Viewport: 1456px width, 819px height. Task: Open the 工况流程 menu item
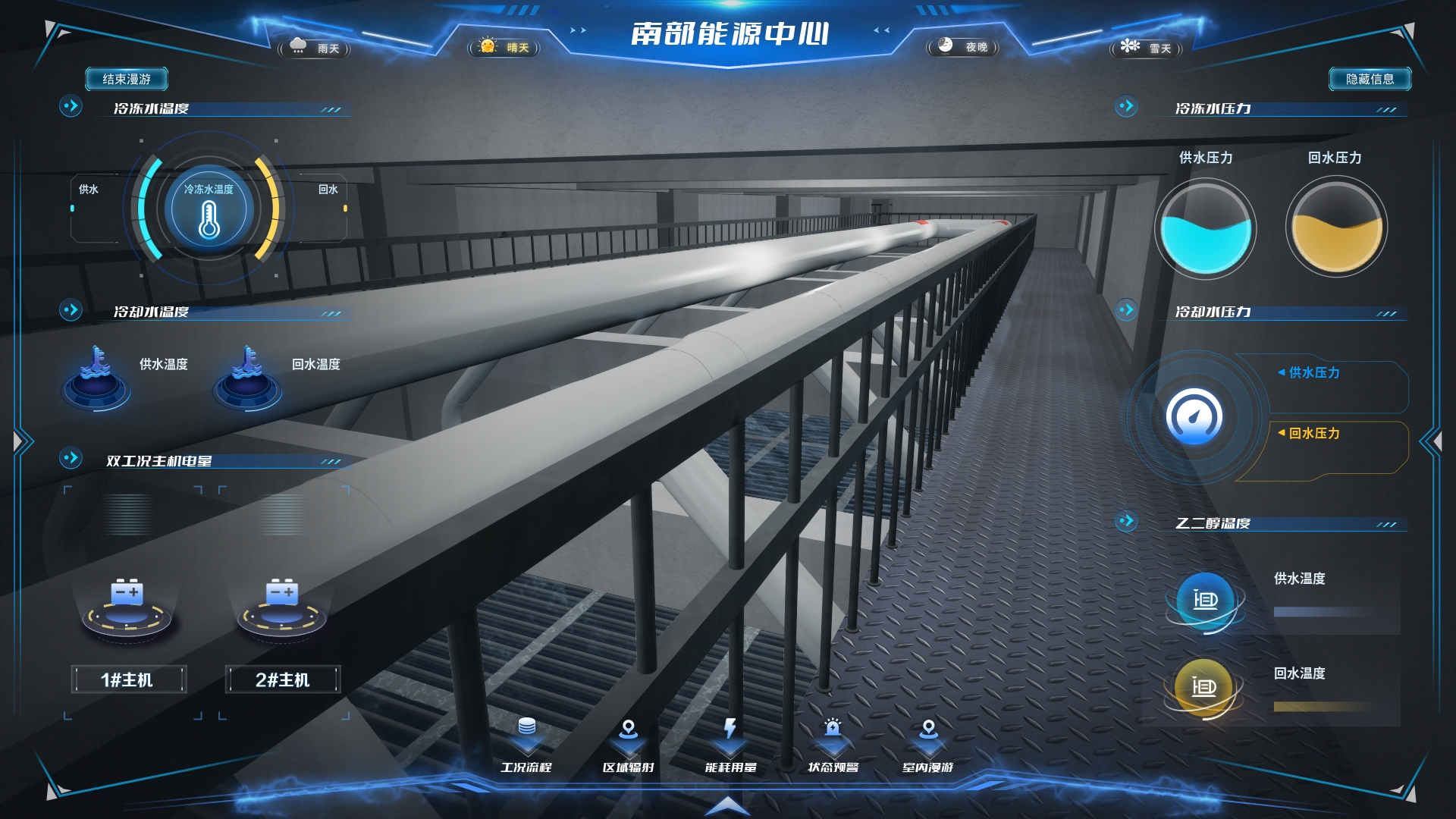tap(526, 744)
